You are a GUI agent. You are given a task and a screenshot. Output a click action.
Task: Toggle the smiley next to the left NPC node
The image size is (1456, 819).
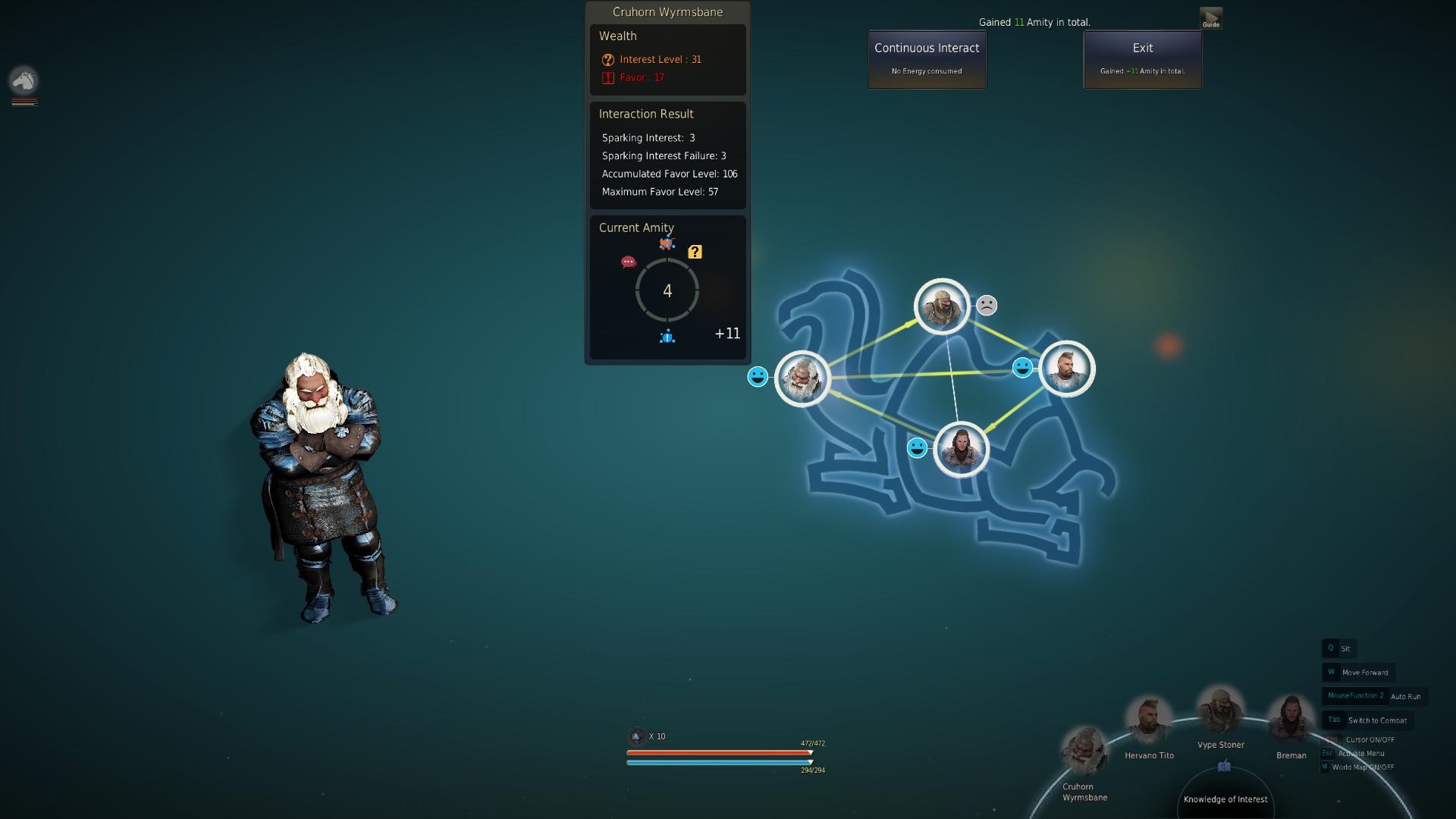(x=758, y=376)
